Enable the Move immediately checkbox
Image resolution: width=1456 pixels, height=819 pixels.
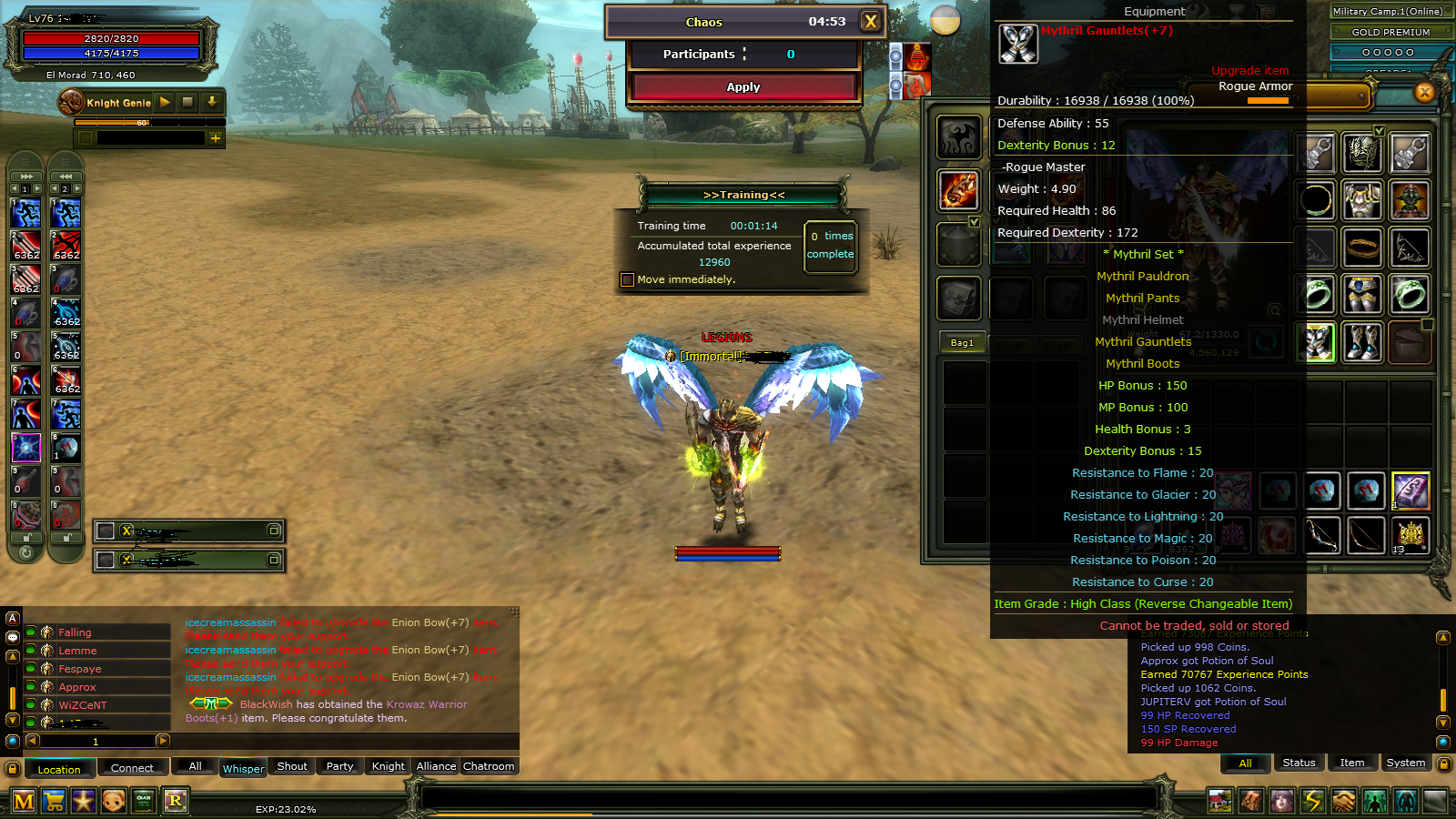(x=627, y=279)
